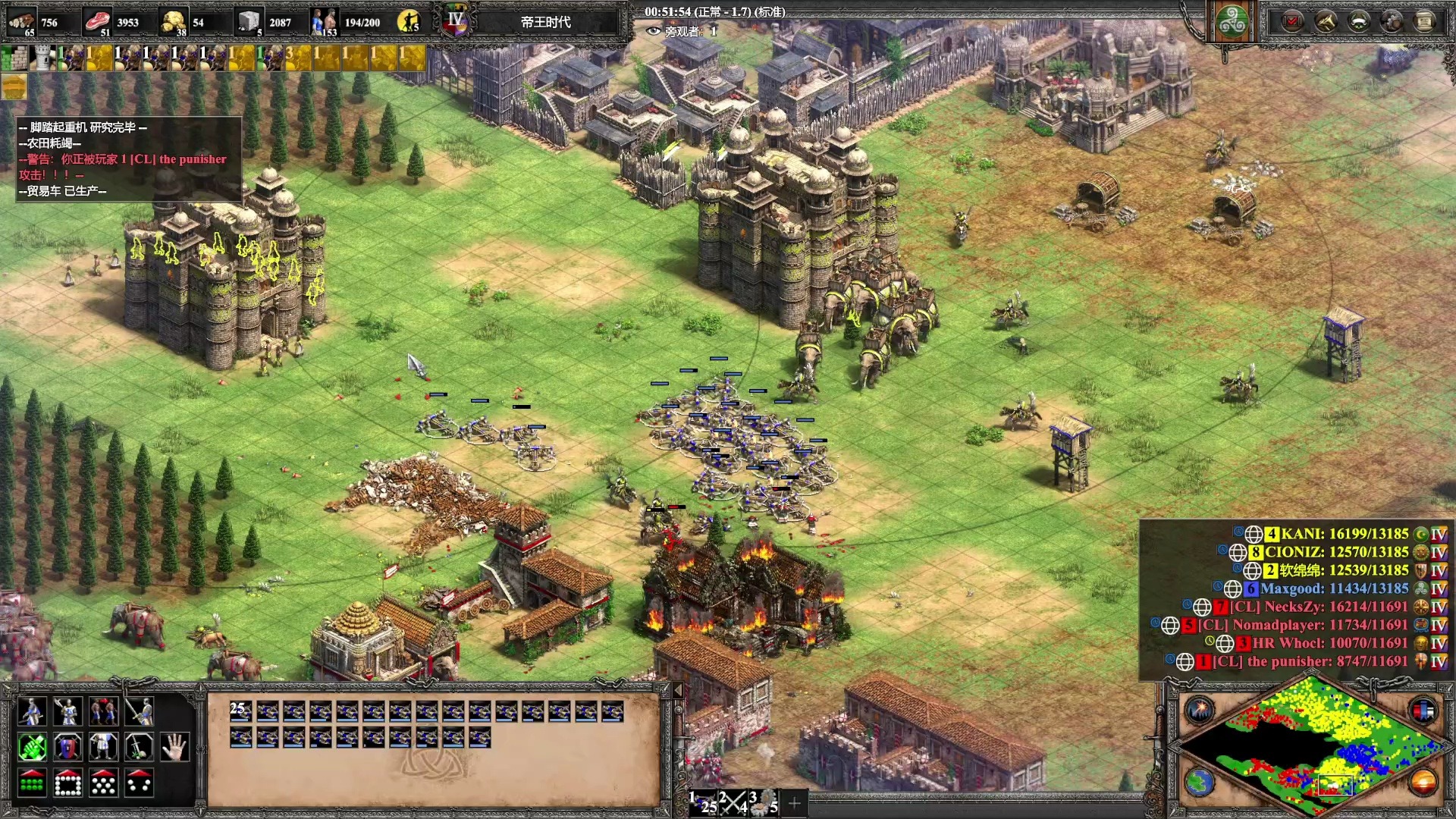
Task: Choose the defensive stance shield icon
Action: point(67,748)
